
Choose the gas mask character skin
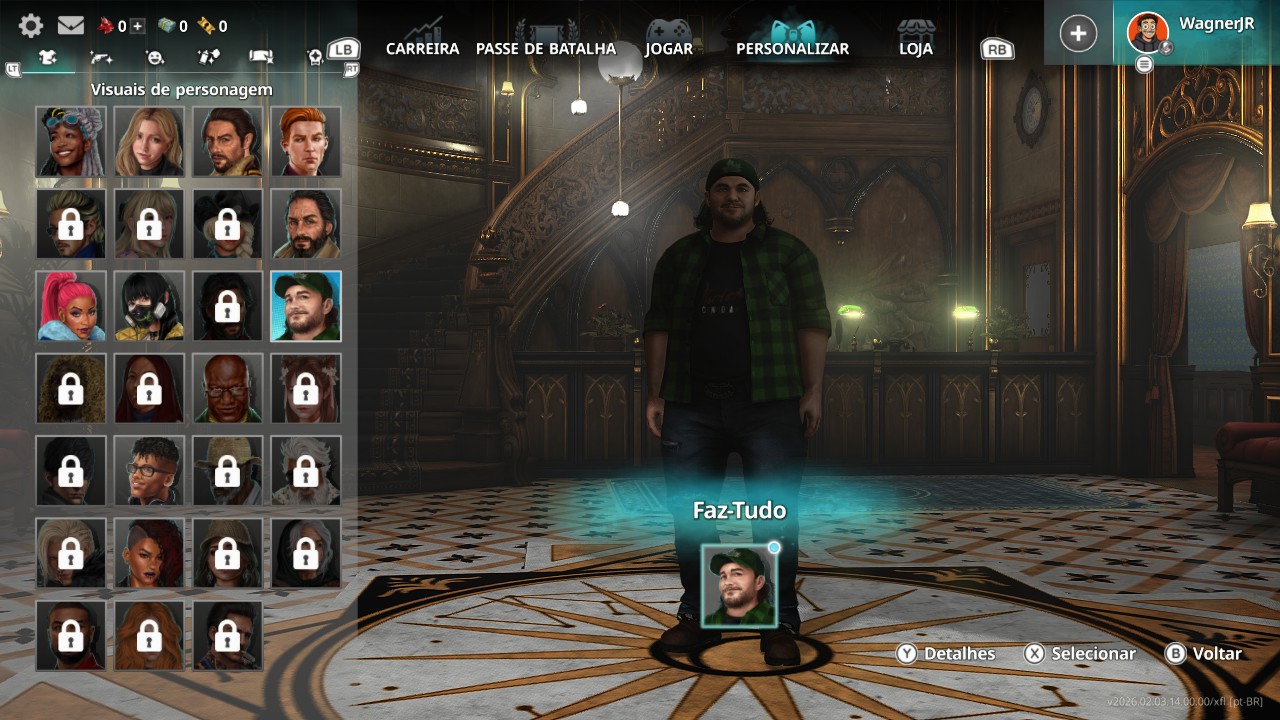149,306
